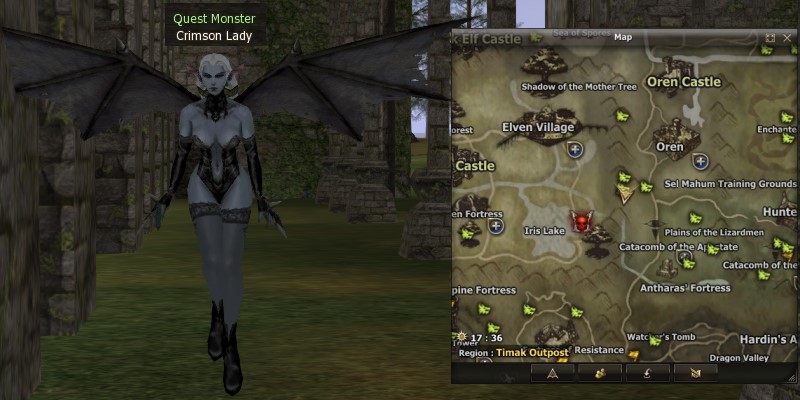
Task: Click the arrow button in map toolbar
Action: click(x=551, y=373)
